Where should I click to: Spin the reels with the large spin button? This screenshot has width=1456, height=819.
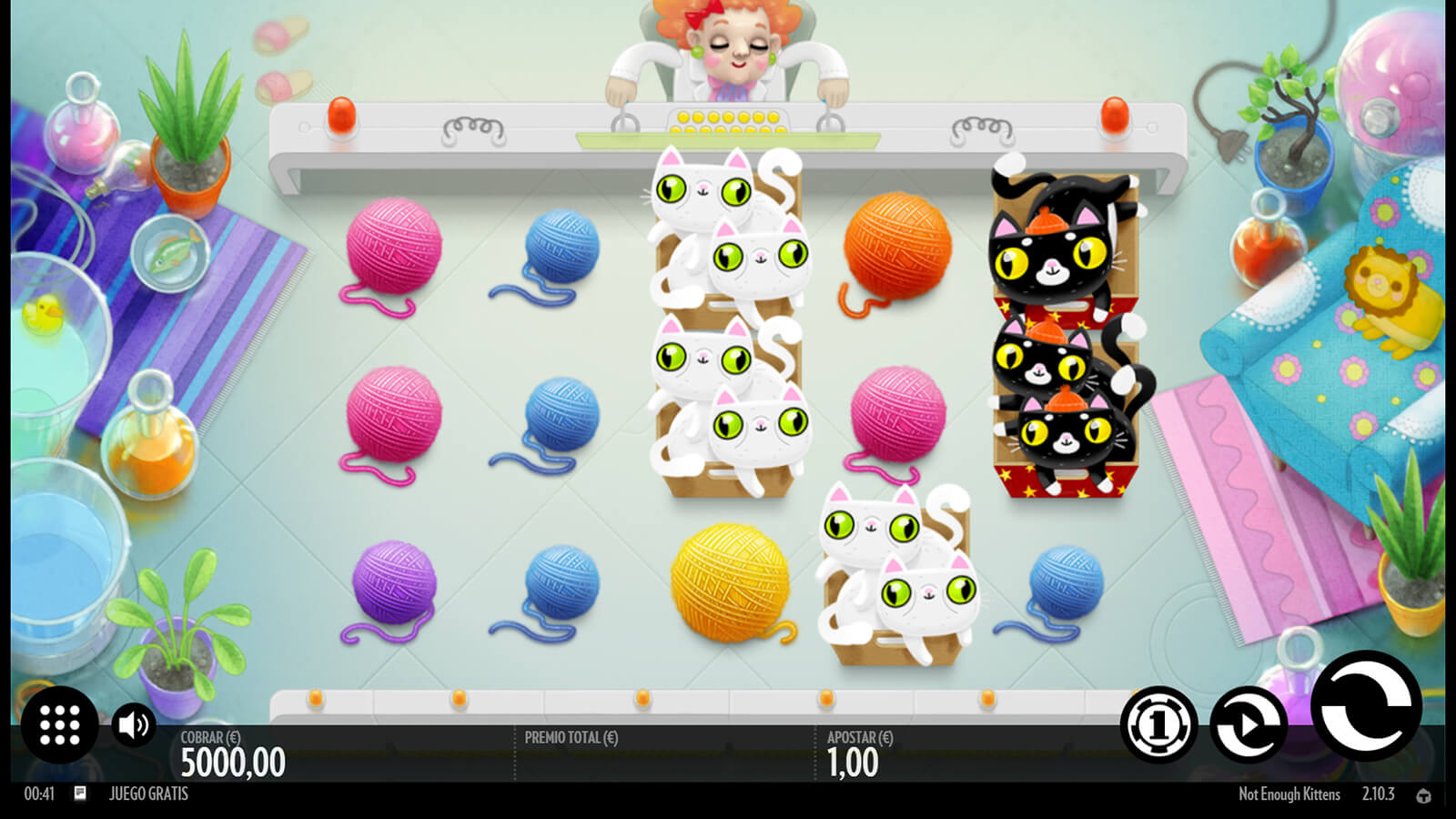(x=1366, y=706)
